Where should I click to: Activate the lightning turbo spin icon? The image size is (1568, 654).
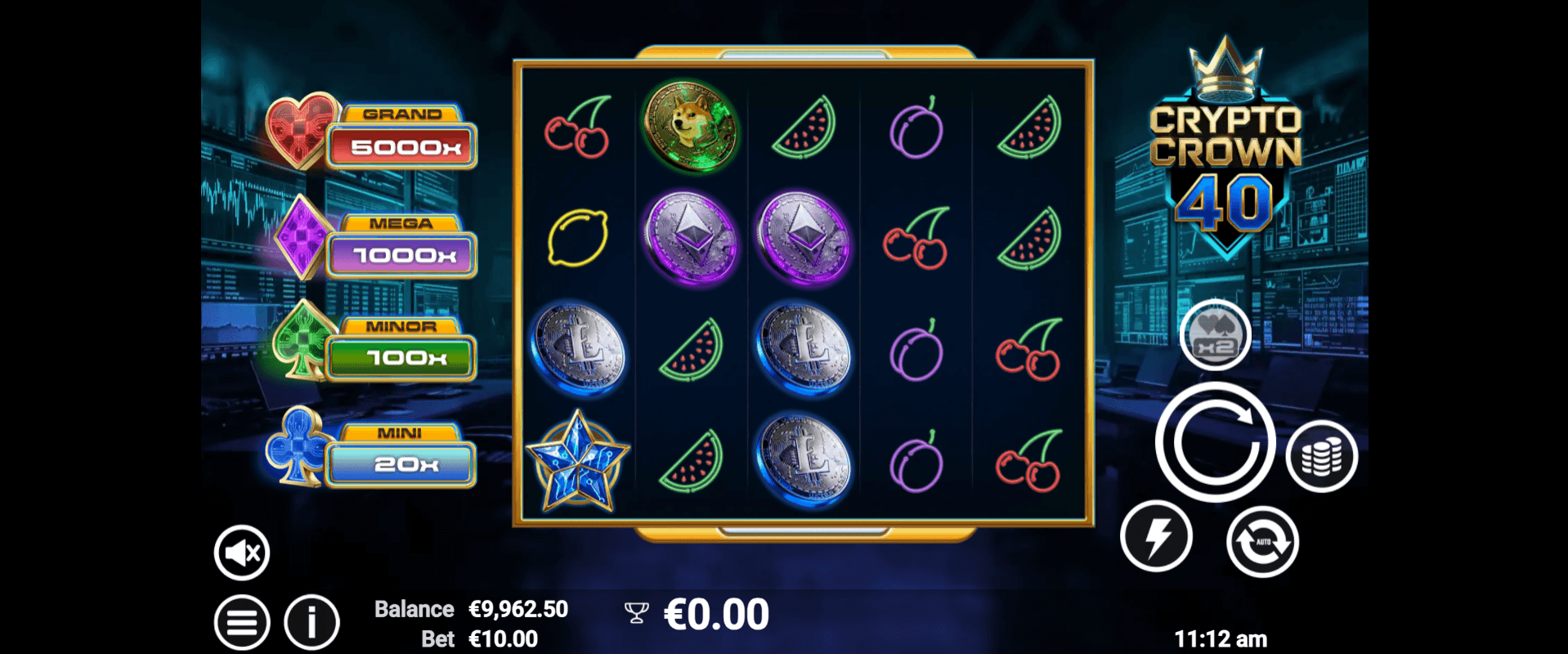coord(1156,535)
